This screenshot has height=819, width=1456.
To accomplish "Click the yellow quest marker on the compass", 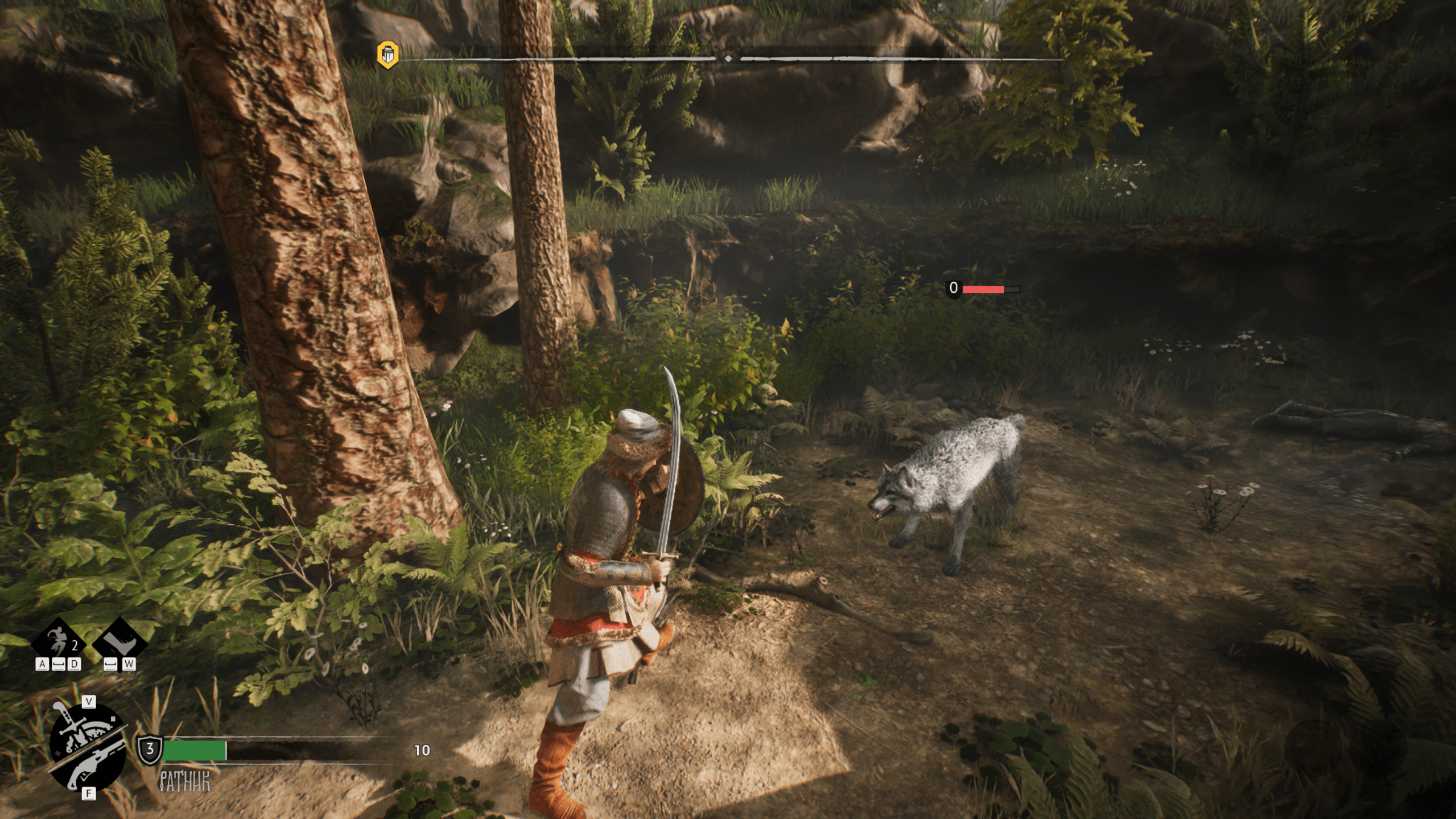I will click(387, 55).
